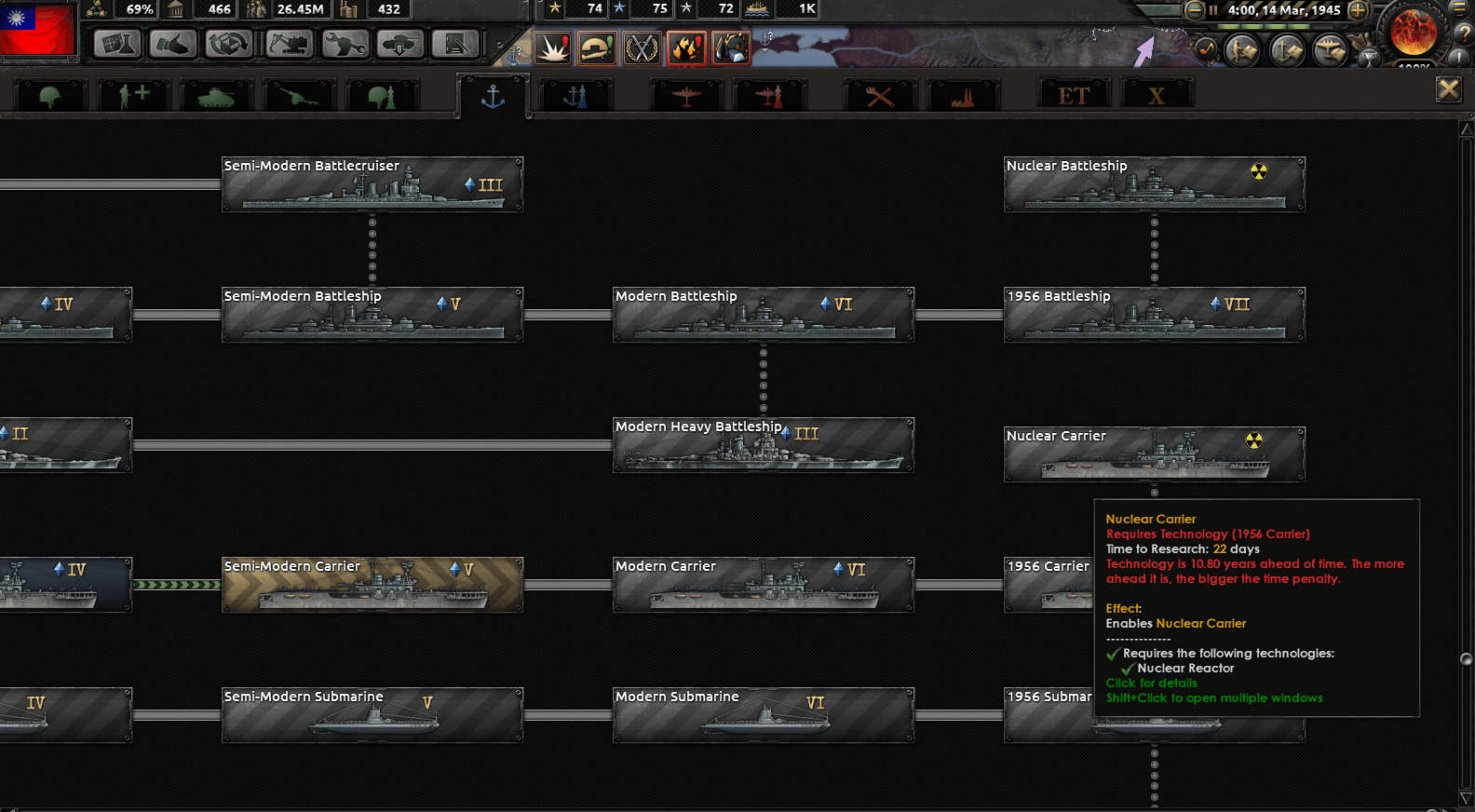This screenshot has height=812, width=1475.
Task: Open the construction menu via the excavator icon
Action: pyautogui.click(x=288, y=44)
